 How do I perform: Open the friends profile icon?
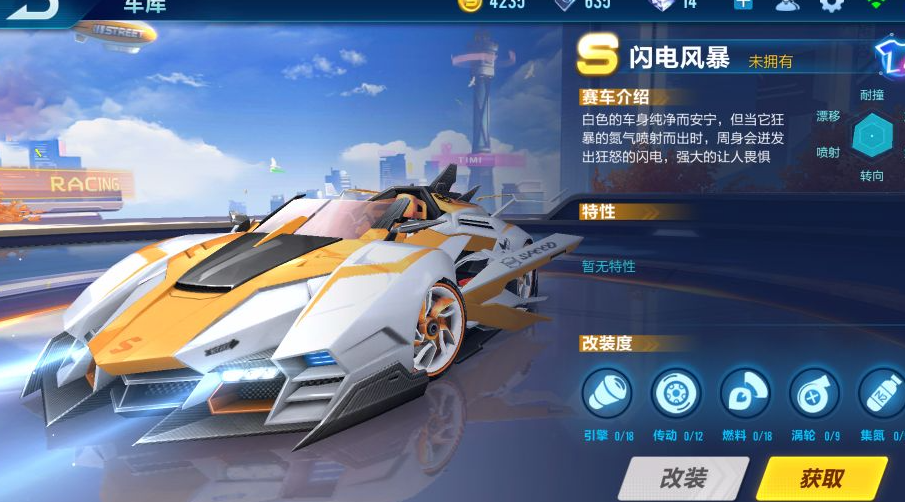pyautogui.click(x=788, y=4)
